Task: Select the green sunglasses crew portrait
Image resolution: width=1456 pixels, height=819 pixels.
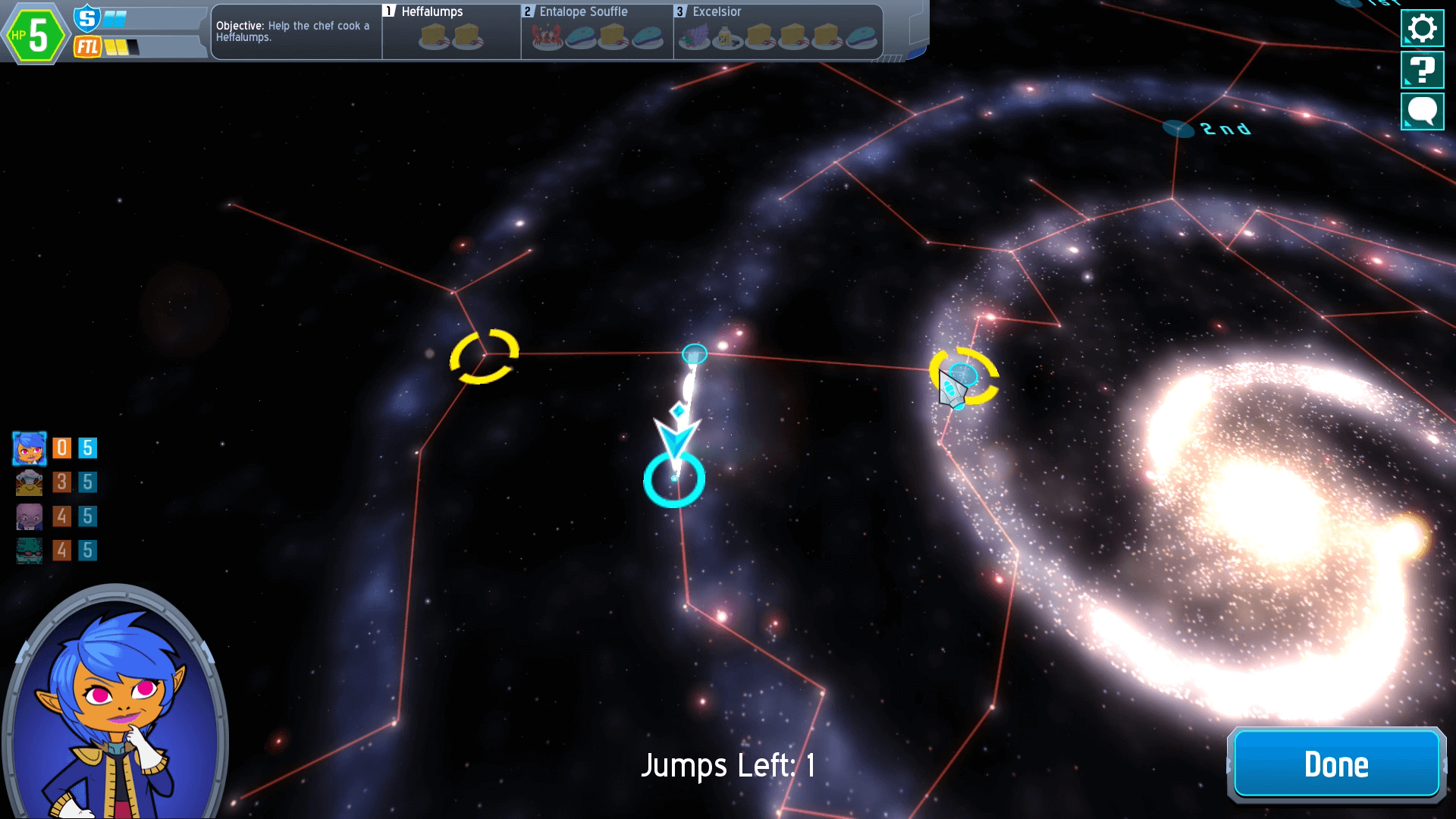Action: pos(29,551)
